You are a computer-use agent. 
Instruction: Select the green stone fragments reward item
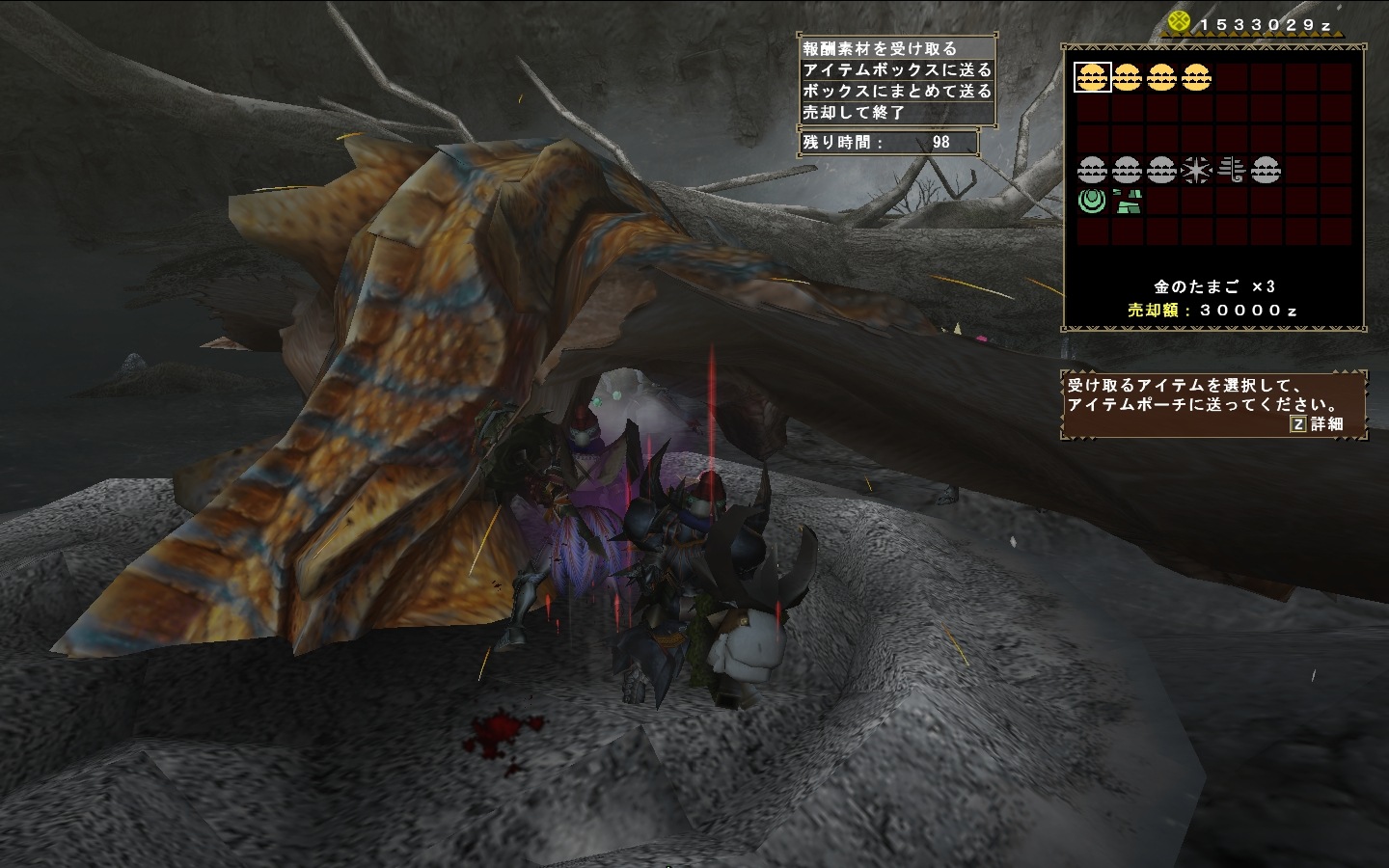tap(1127, 202)
